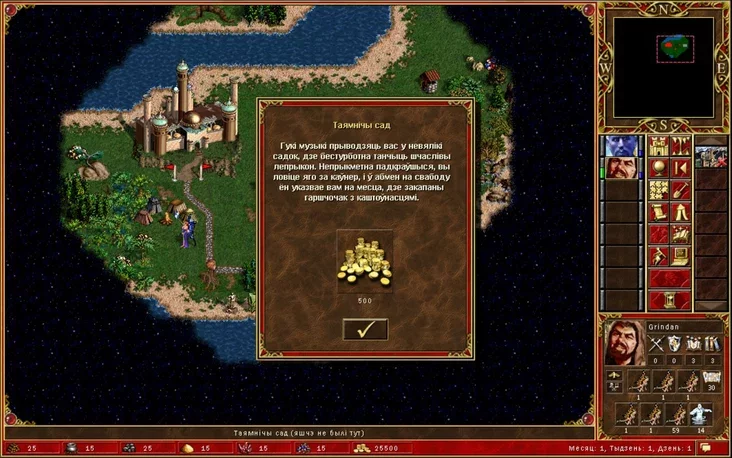Select the blue-faced hero portrait
The height and width of the screenshot is (458, 732).
click(622, 146)
